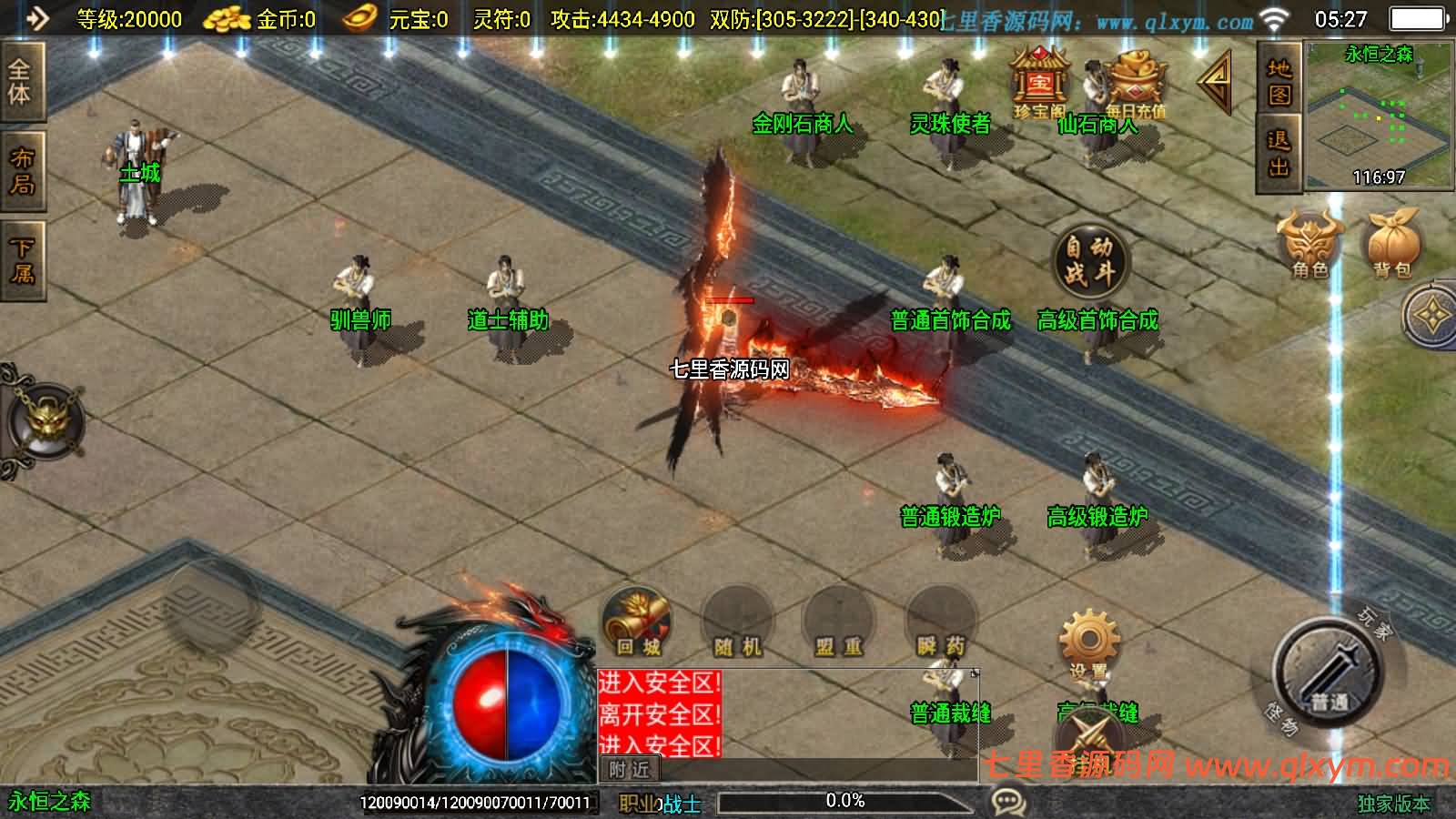The height and width of the screenshot is (819, 1456).
Task: Open the 珍宝阁 treasure shop
Action: coord(1039,82)
